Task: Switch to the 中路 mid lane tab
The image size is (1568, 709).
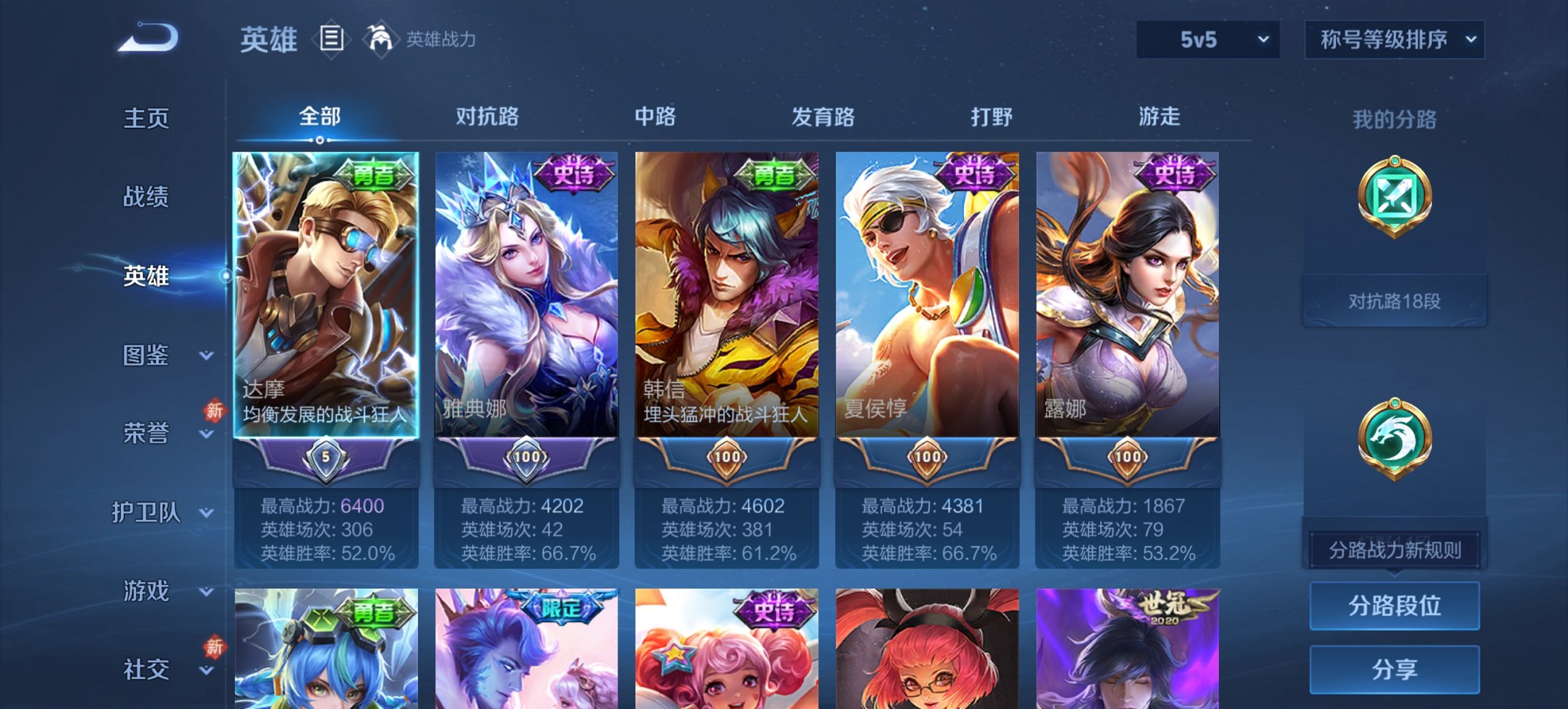Action: pyautogui.click(x=654, y=118)
